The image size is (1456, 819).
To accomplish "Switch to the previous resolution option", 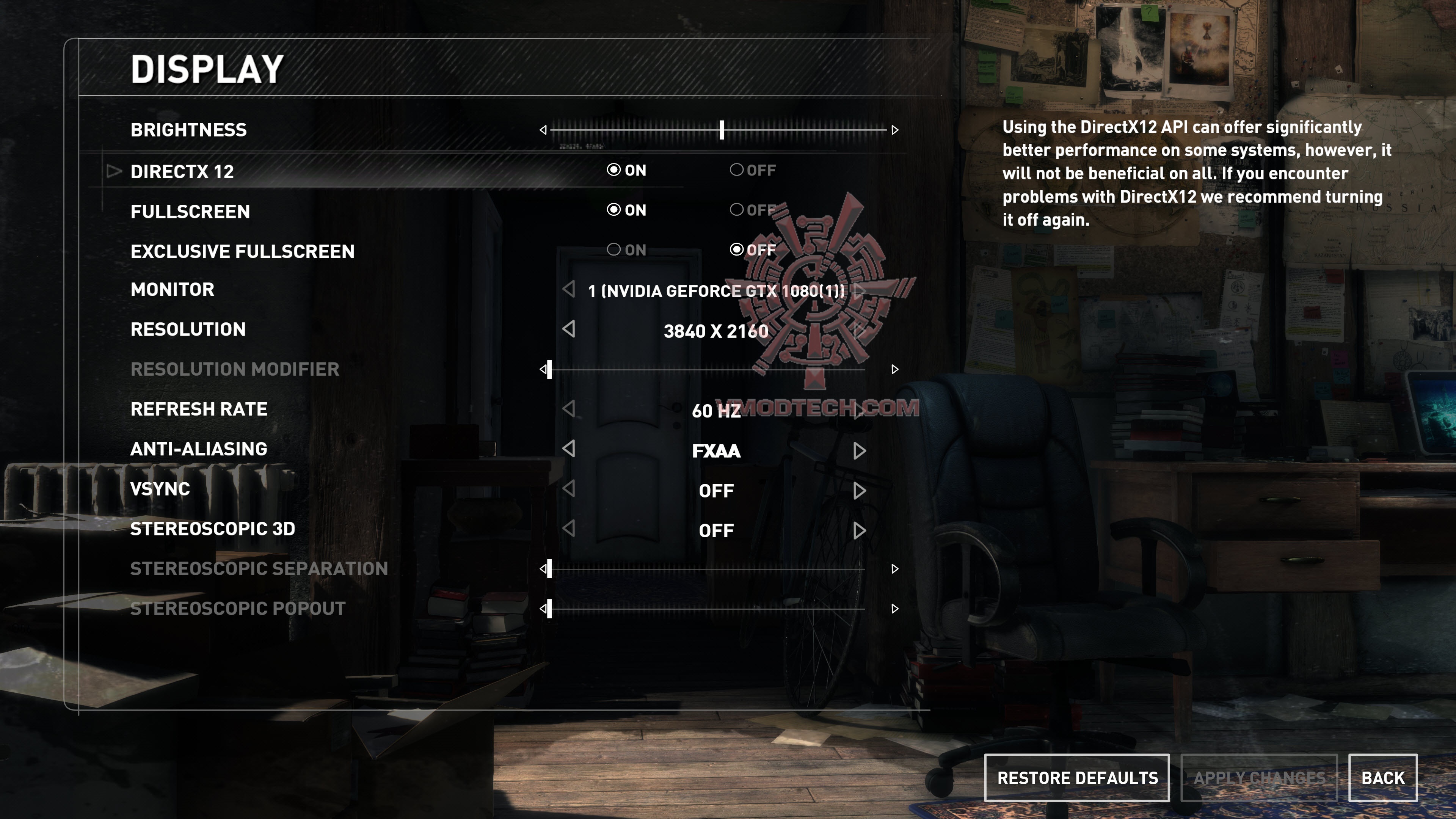I will (569, 329).
